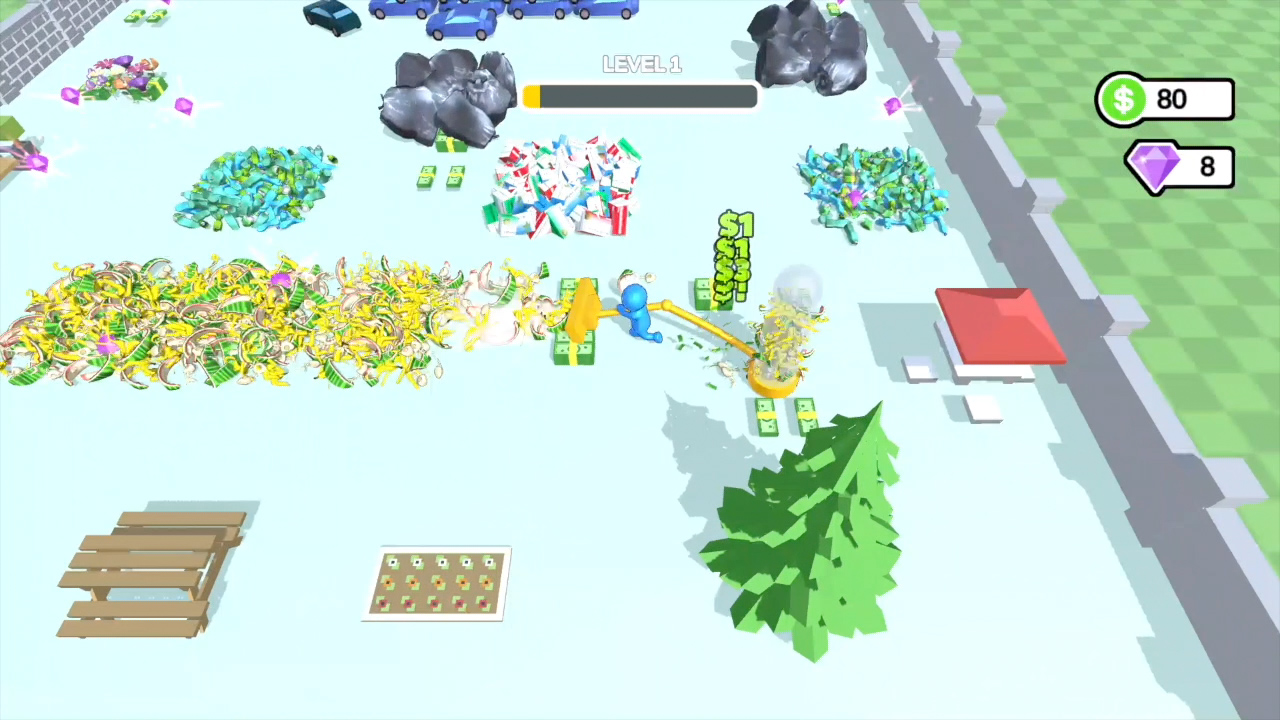1280x720 pixels.
Task: Click the LEVEL 1 label
Action: click(641, 64)
